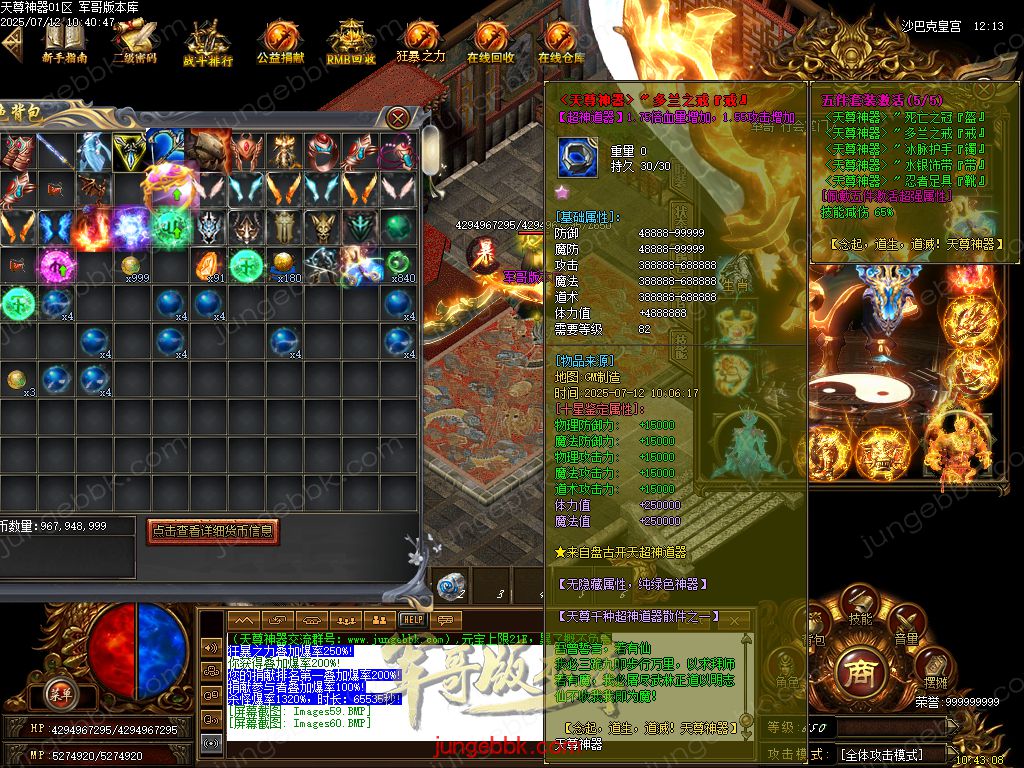Open the central 商 shop button
Viewport: 1024px width, 768px height.
pos(859,668)
